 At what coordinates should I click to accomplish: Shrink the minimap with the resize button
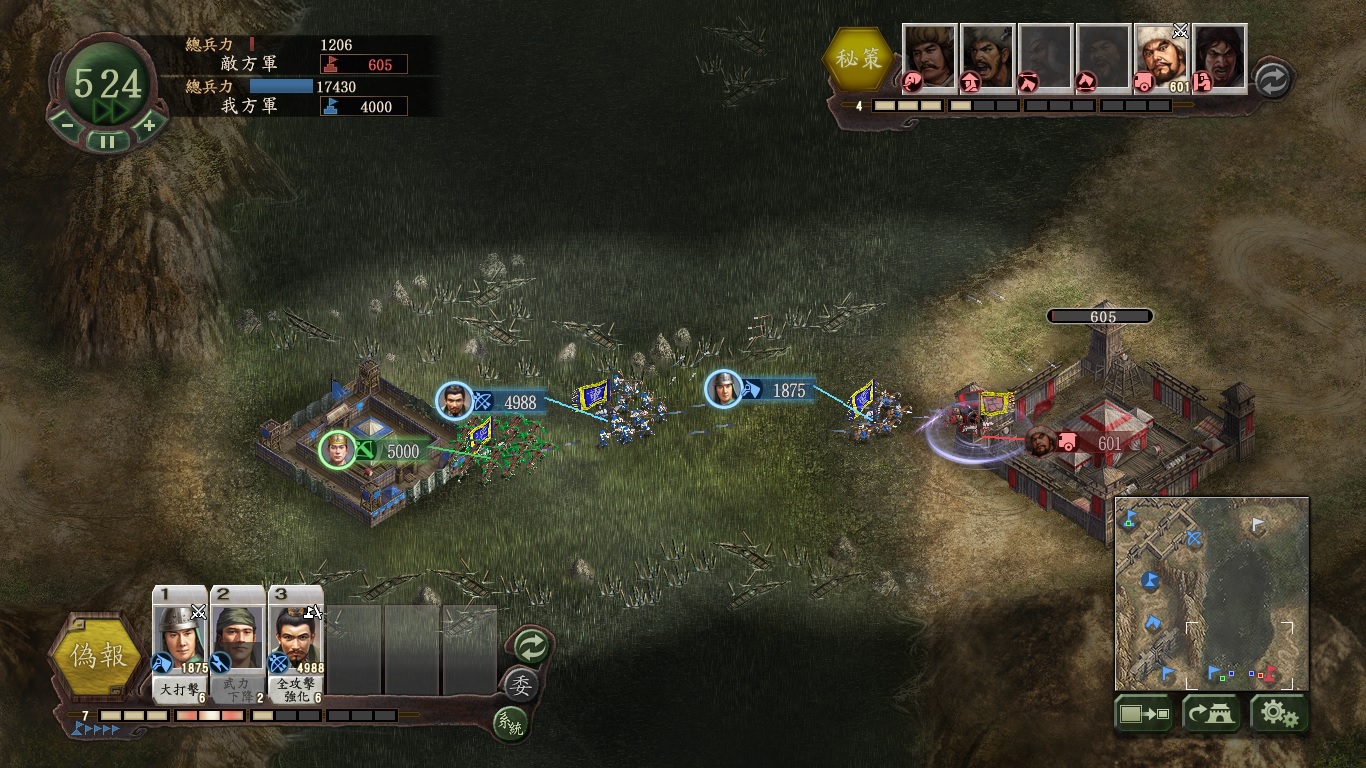tap(1145, 714)
